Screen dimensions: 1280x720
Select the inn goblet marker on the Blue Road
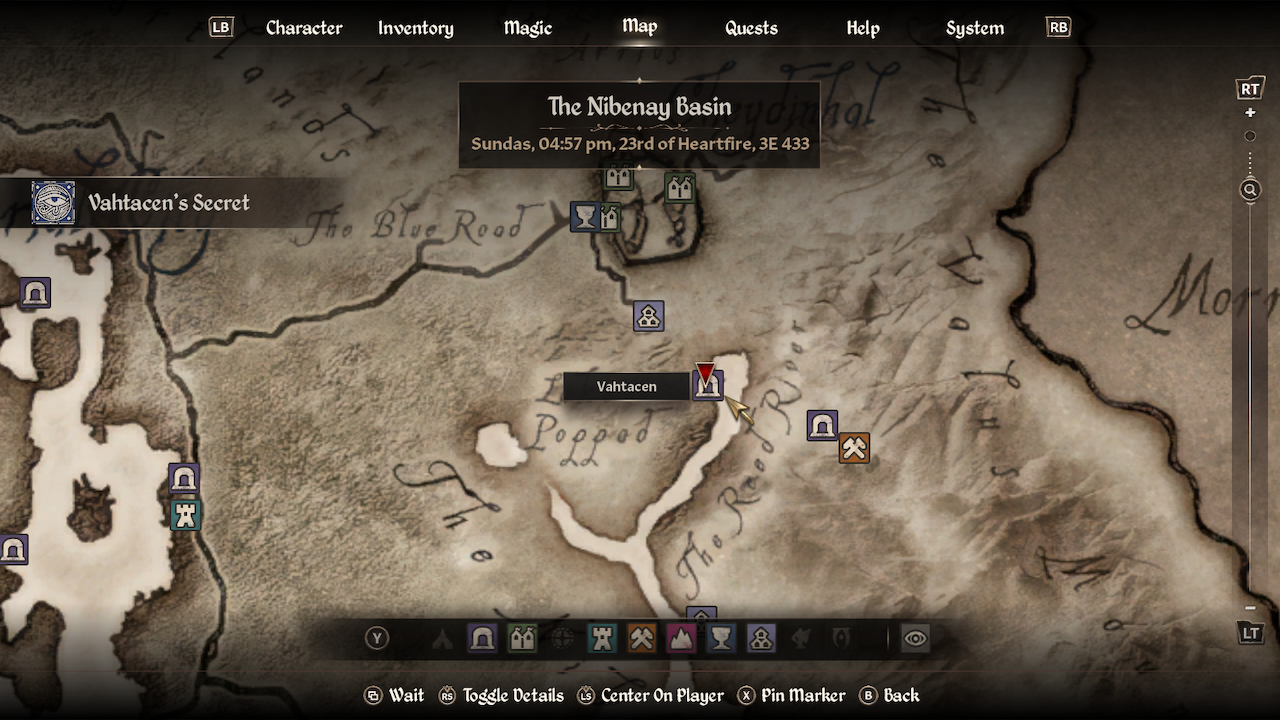(x=584, y=216)
